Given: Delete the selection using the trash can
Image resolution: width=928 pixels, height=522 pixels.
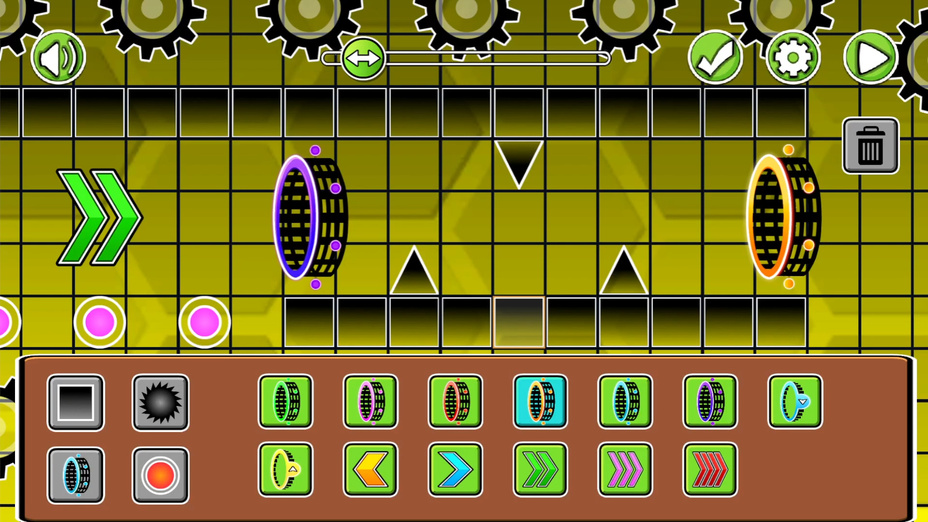Looking at the screenshot, I should point(870,147).
